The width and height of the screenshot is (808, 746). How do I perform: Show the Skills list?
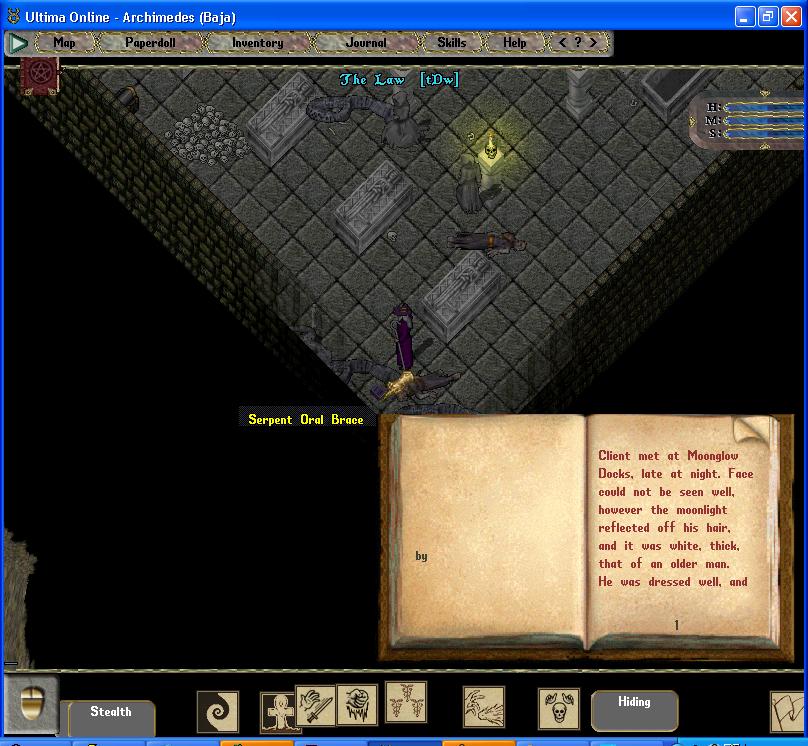tap(451, 43)
